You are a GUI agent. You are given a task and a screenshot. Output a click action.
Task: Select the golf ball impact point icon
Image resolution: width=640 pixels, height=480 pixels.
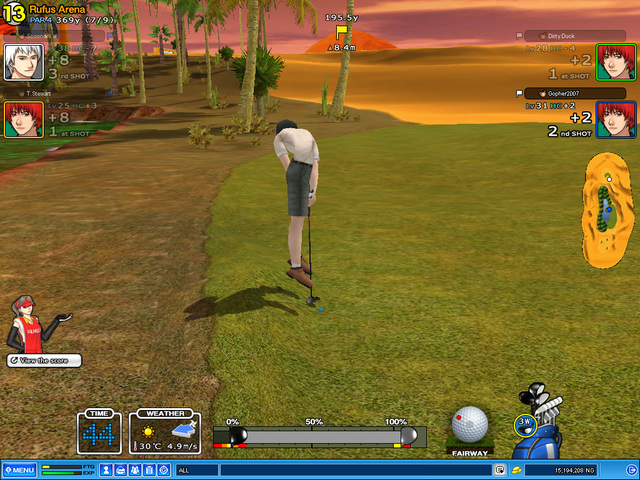coord(469,424)
